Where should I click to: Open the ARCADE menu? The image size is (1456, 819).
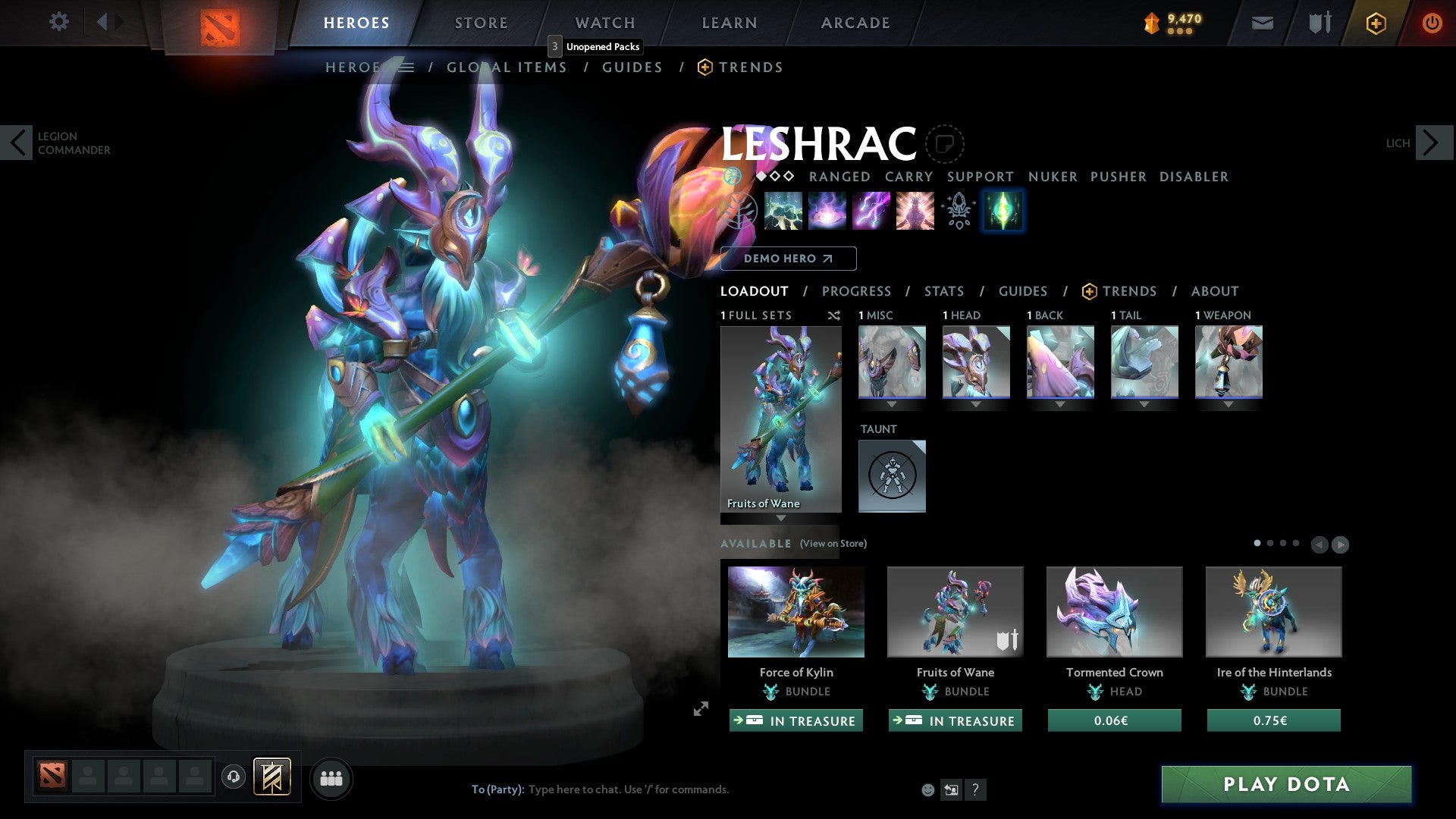click(x=855, y=22)
